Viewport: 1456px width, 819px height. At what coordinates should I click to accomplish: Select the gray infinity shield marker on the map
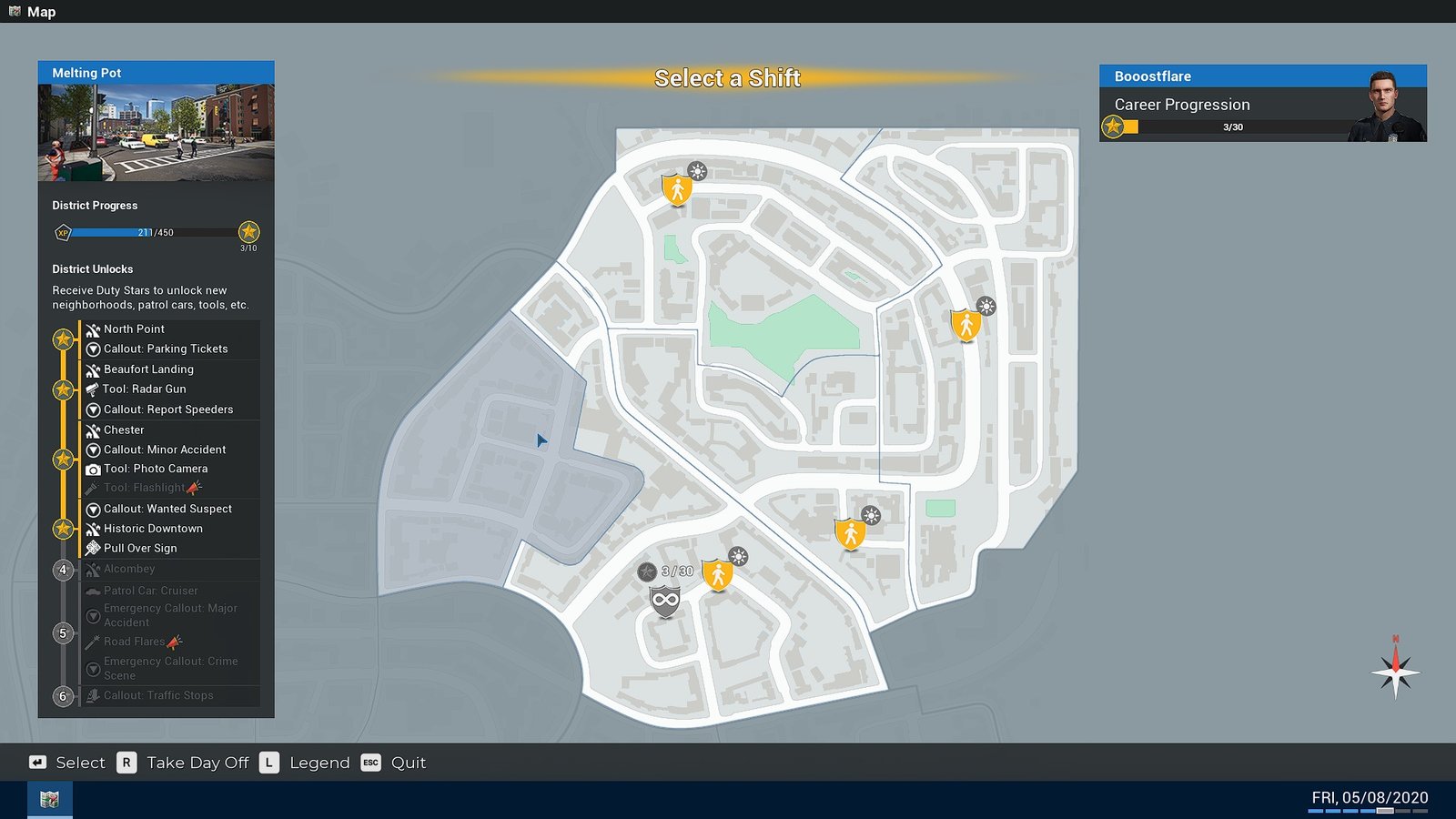tap(665, 601)
